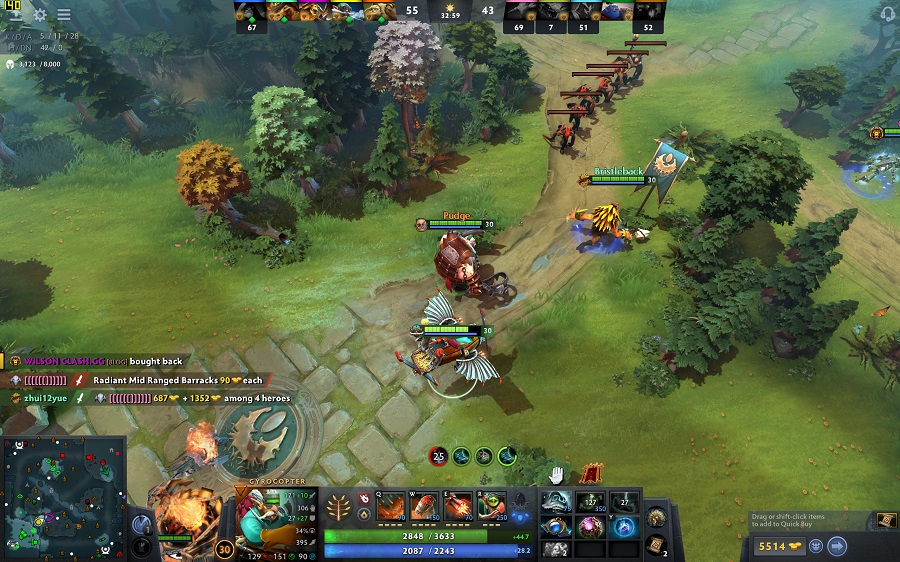Image resolution: width=900 pixels, height=562 pixels.
Task: Use the item showing 27 cooldown
Action: coord(624,503)
